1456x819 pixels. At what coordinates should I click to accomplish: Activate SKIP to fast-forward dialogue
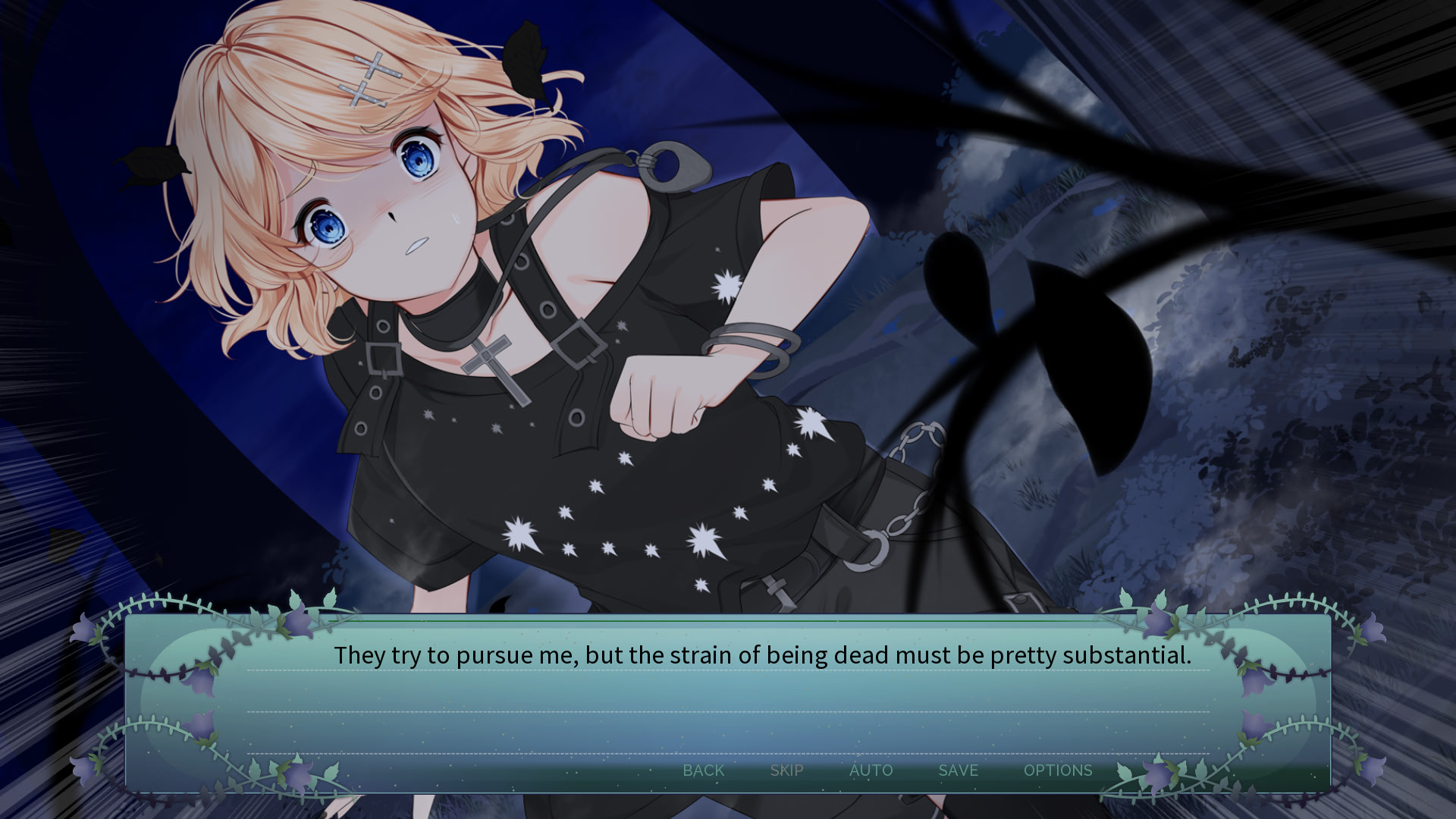tap(786, 770)
